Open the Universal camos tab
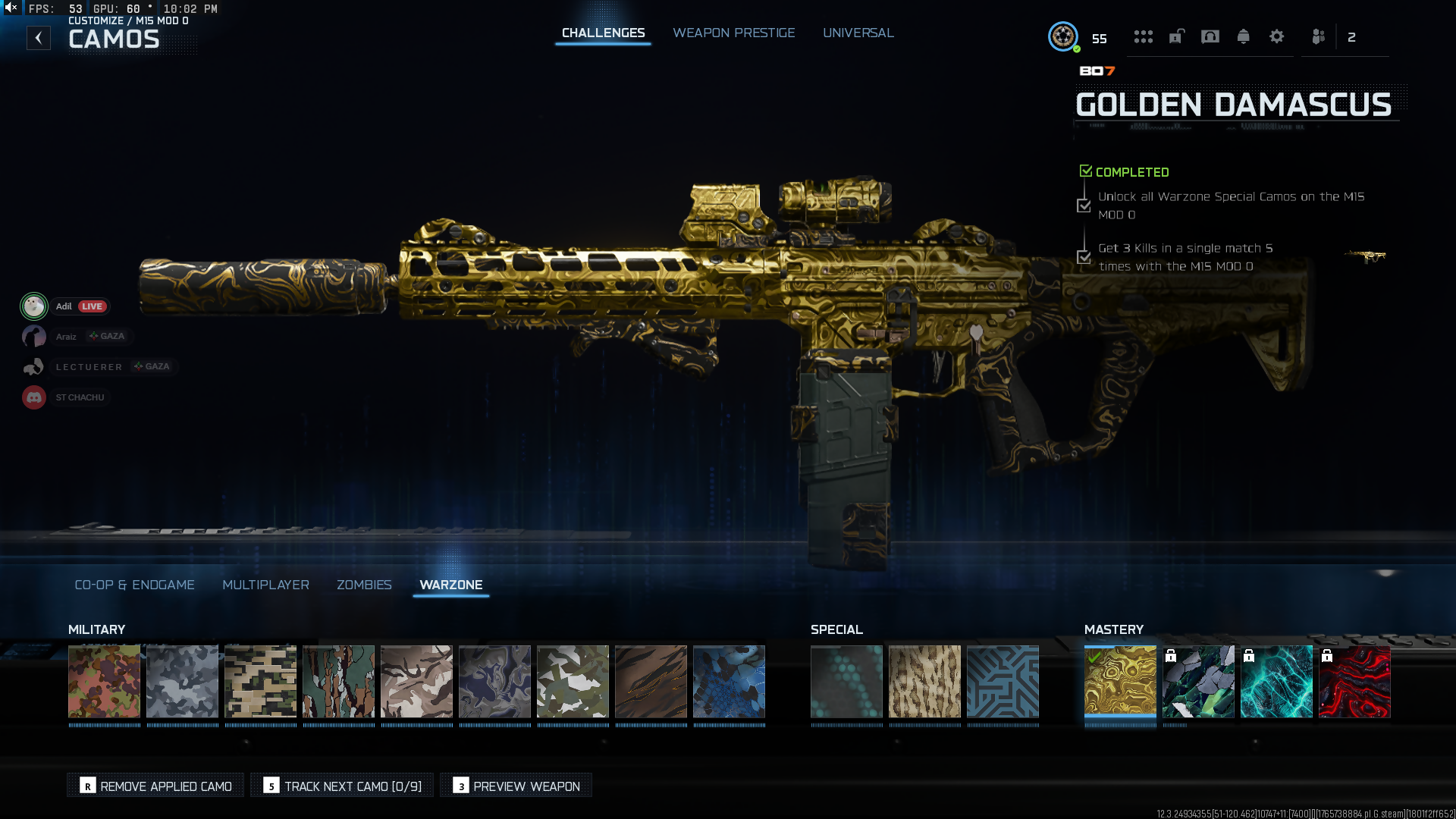The width and height of the screenshot is (1456, 819). [x=858, y=33]
